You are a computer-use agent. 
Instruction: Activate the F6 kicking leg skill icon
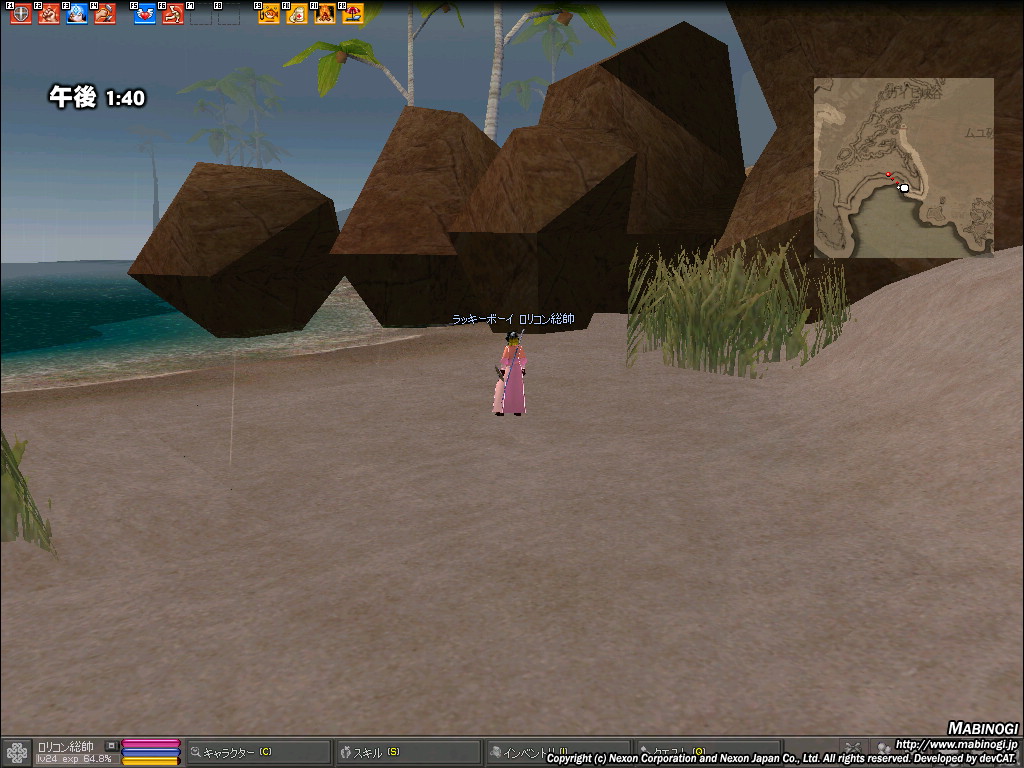tap(172, 14)
